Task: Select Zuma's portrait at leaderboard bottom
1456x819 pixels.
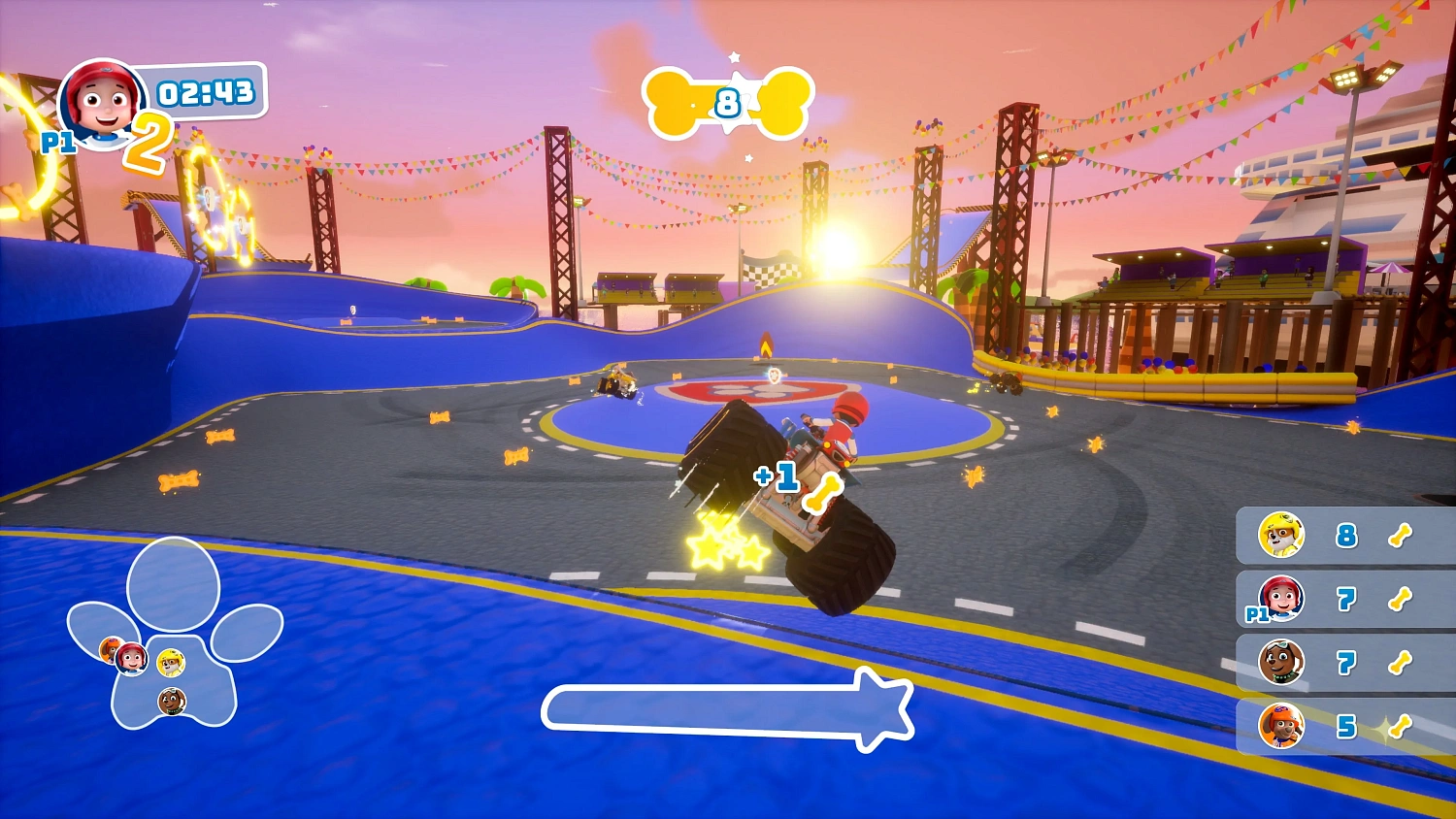Action: click(x=1281, y=726)
